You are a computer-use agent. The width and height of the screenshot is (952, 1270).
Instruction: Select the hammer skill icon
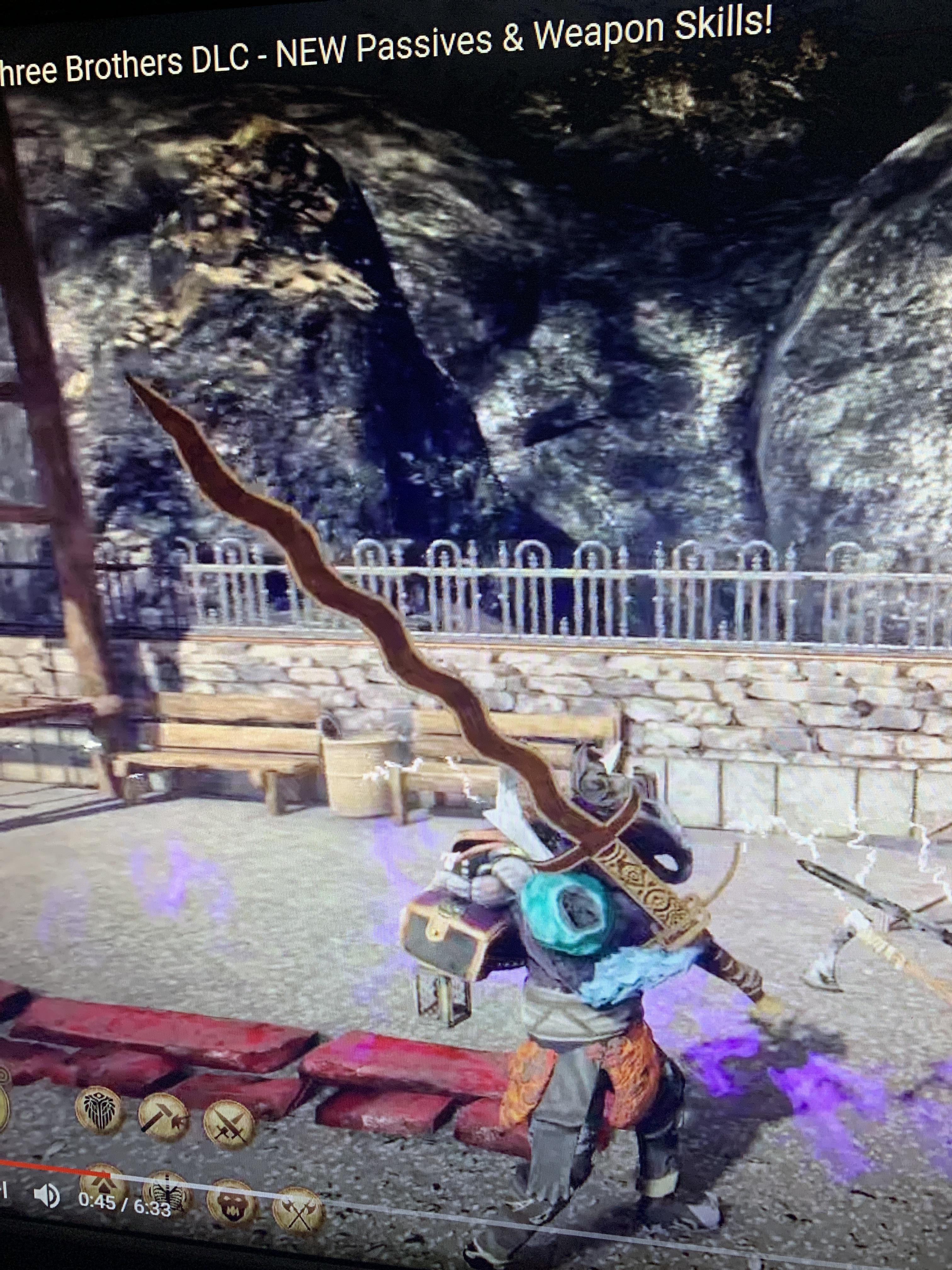(x=163, y=1117)
